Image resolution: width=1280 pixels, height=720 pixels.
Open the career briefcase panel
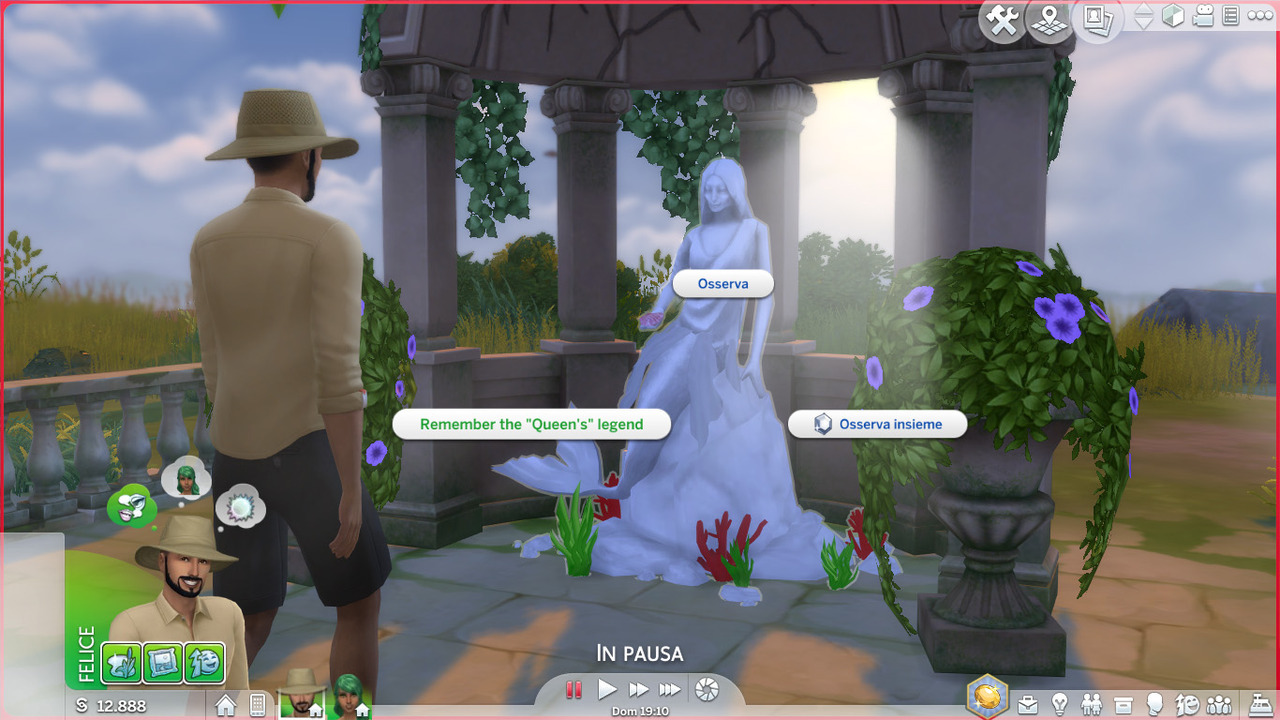[x=1028, y=704]
